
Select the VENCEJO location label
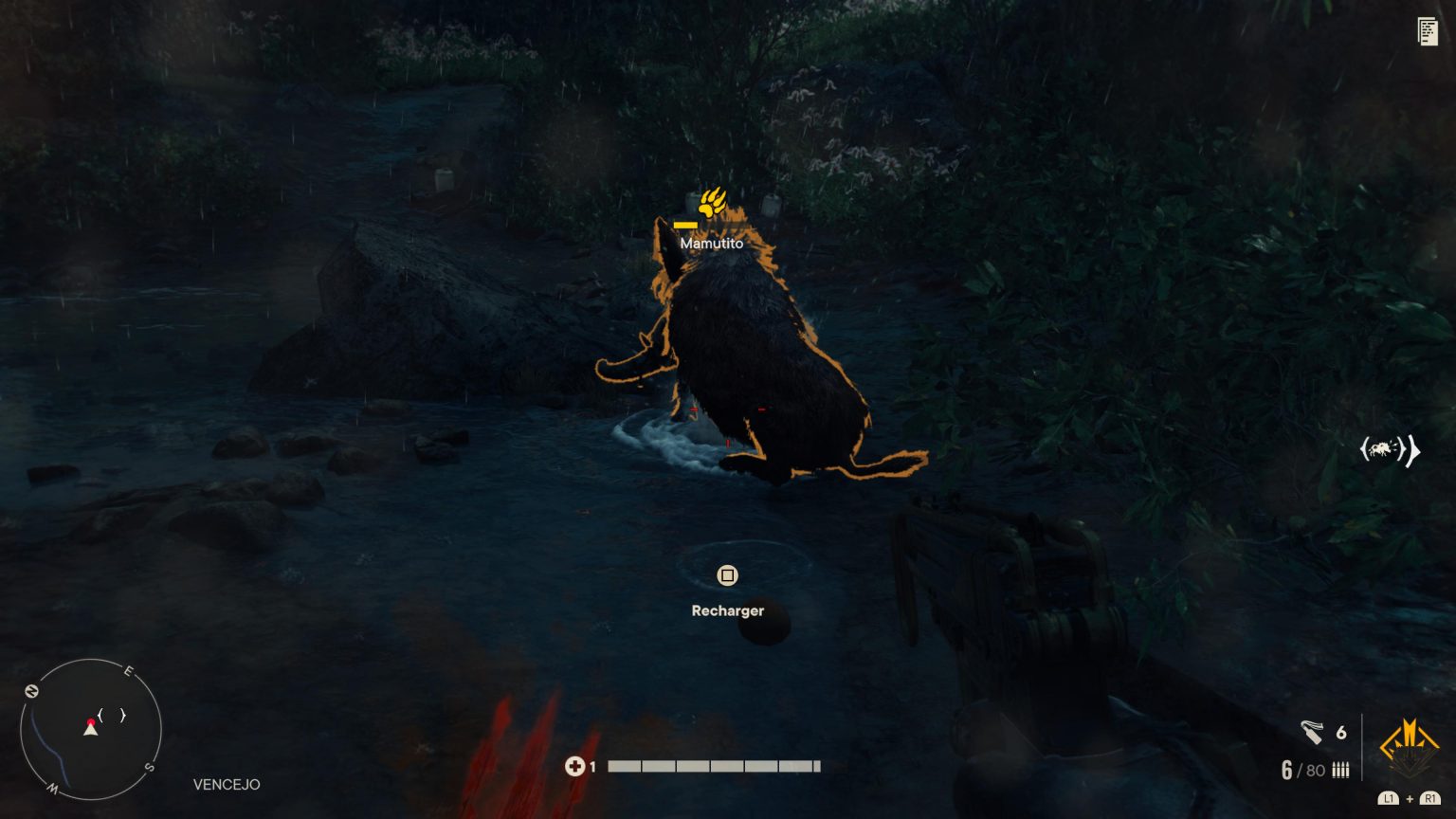coord(225,785)
